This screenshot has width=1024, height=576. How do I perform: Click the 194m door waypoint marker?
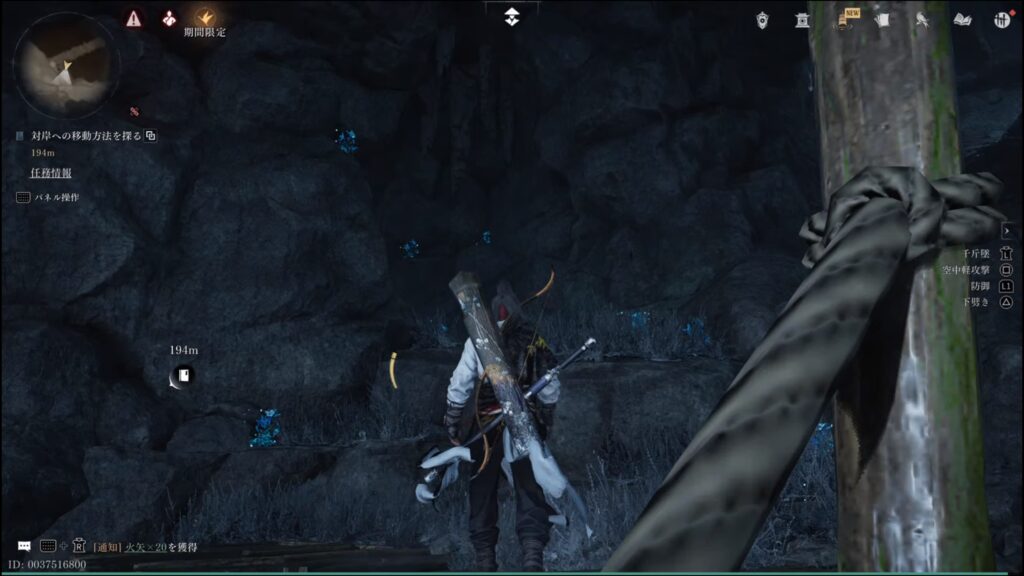pos(184,375)
